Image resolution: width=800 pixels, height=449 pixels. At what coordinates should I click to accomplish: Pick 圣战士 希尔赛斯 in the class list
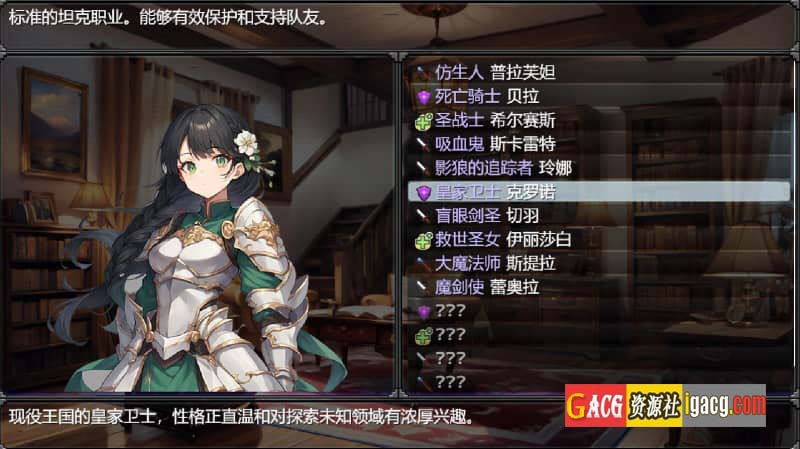point(496,120)
